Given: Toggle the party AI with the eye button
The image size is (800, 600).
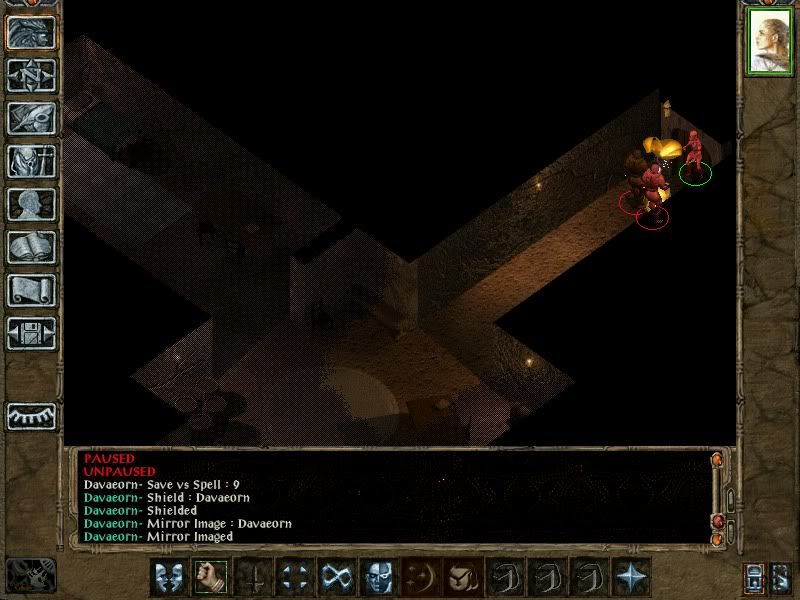Looking at the screenshot, I should point(31,415).
